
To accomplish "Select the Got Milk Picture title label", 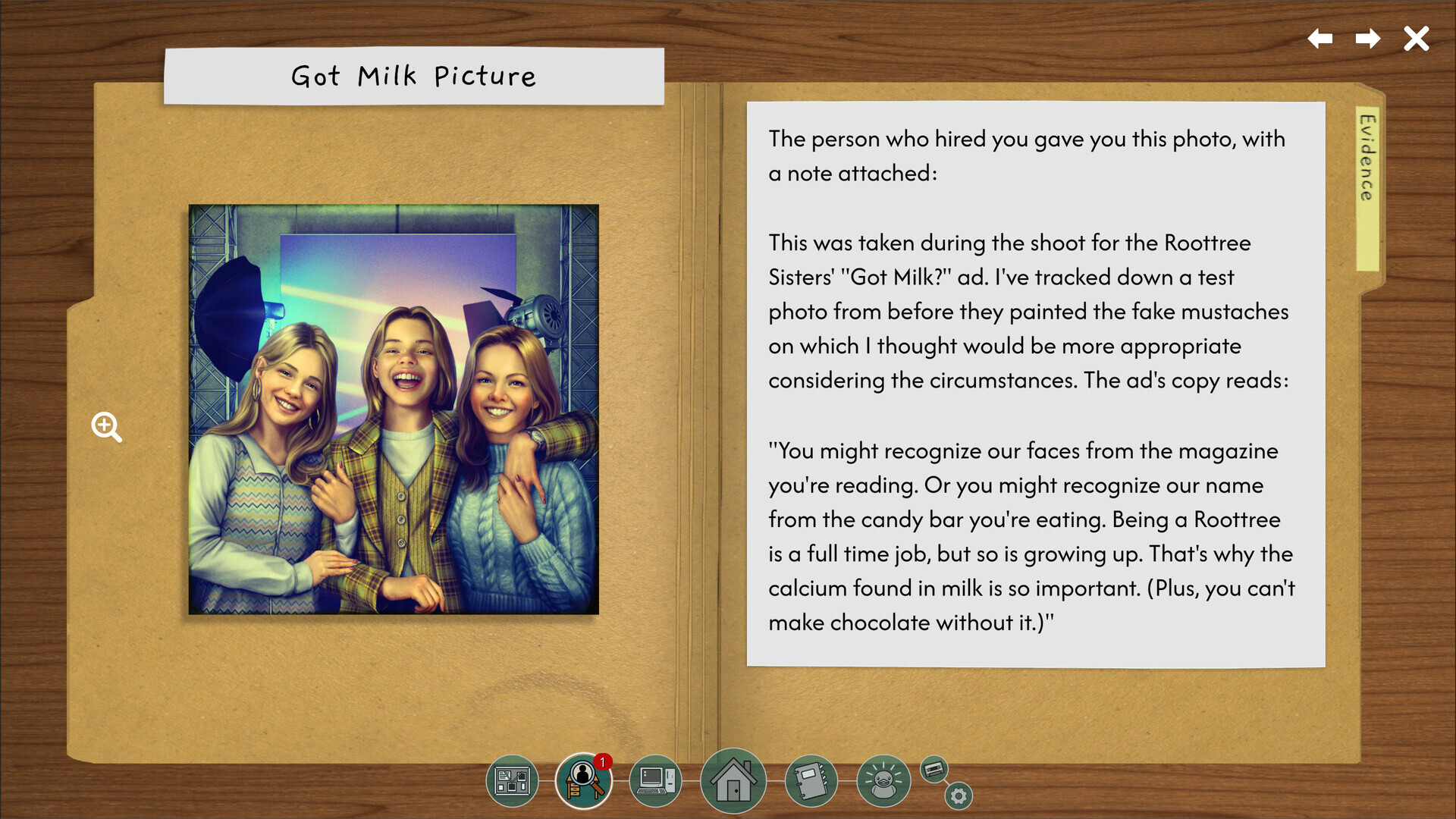I will point(413,75).
